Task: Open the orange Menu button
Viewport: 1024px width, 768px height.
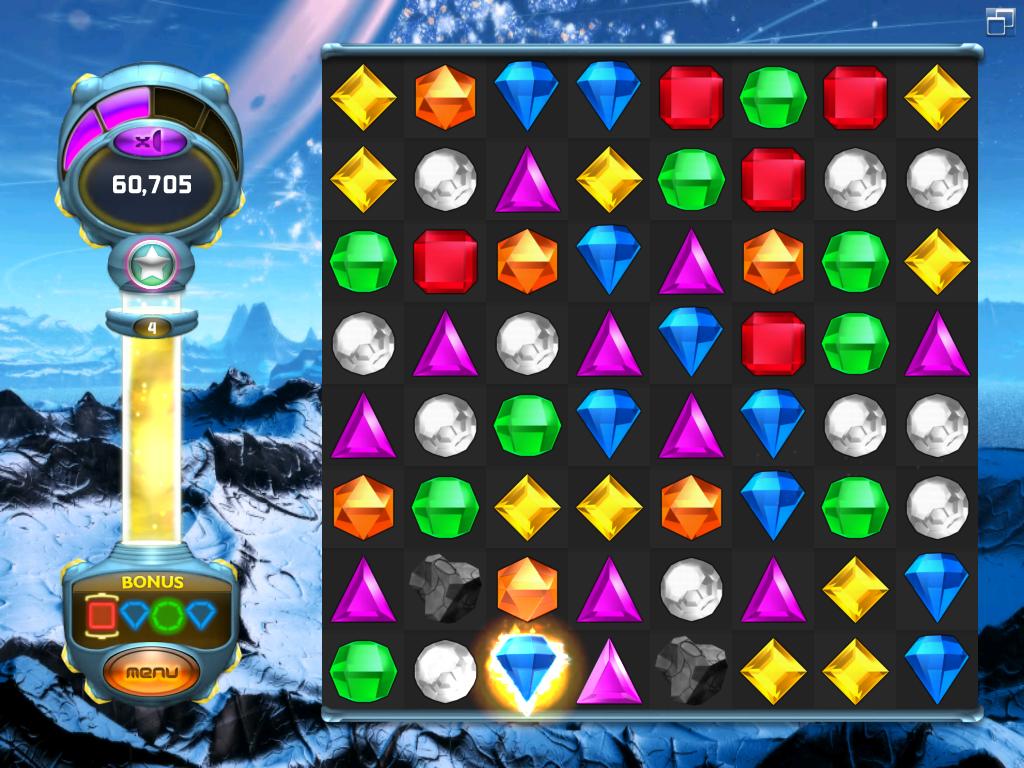Action: (151, 671)
